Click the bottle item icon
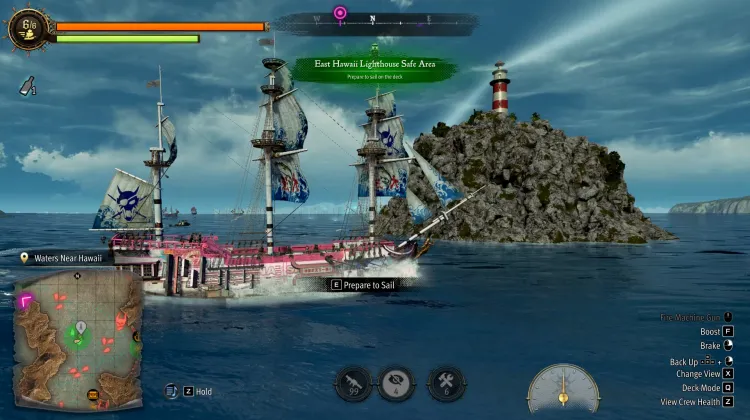The width and height of the screenshot is (750, 420). pyautogui.click(x=28, y=86)
